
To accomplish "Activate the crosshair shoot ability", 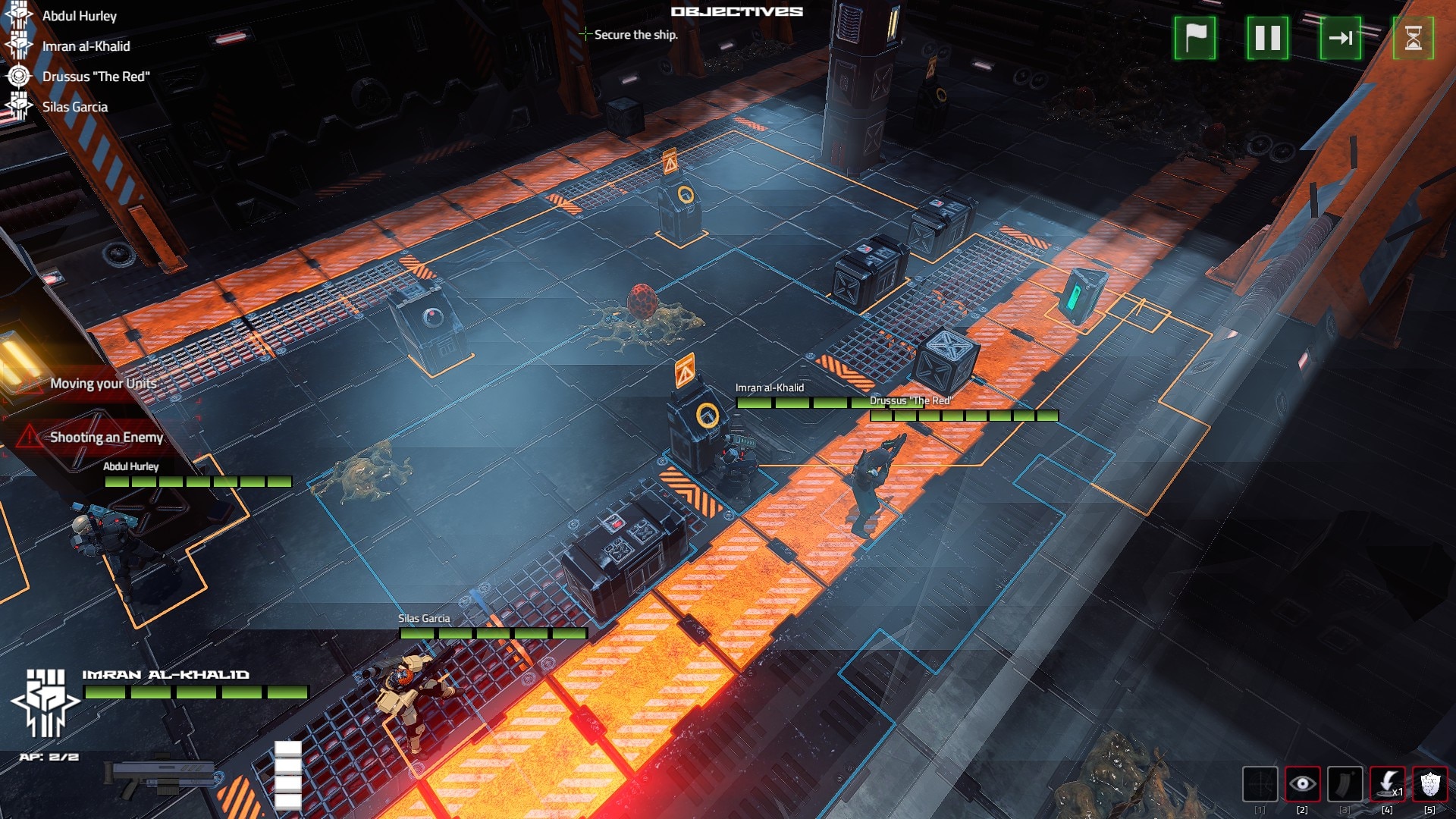I will click(x=1260, y=784).
